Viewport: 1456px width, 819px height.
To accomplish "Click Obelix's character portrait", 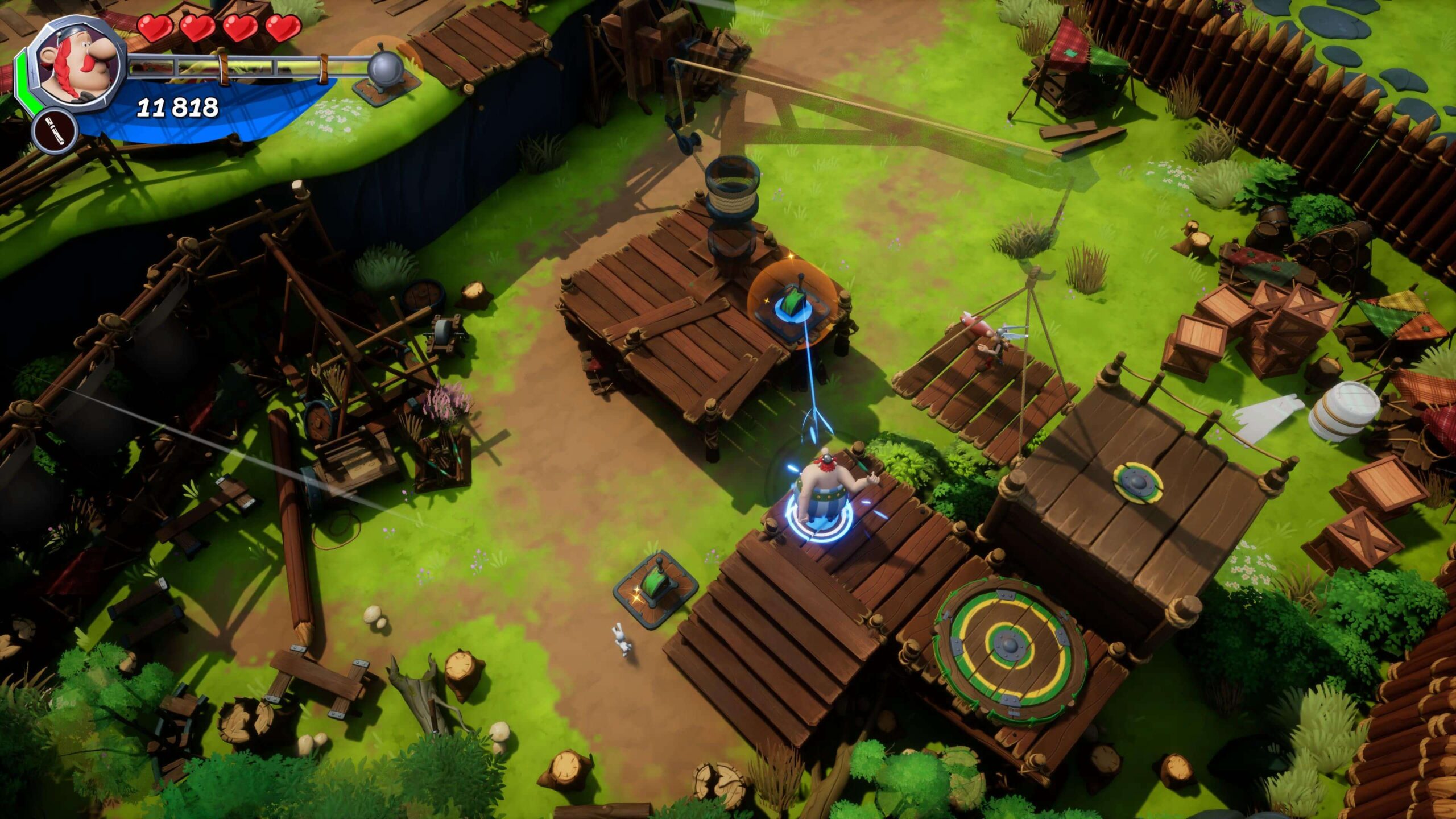I will (x=78, y=64).
